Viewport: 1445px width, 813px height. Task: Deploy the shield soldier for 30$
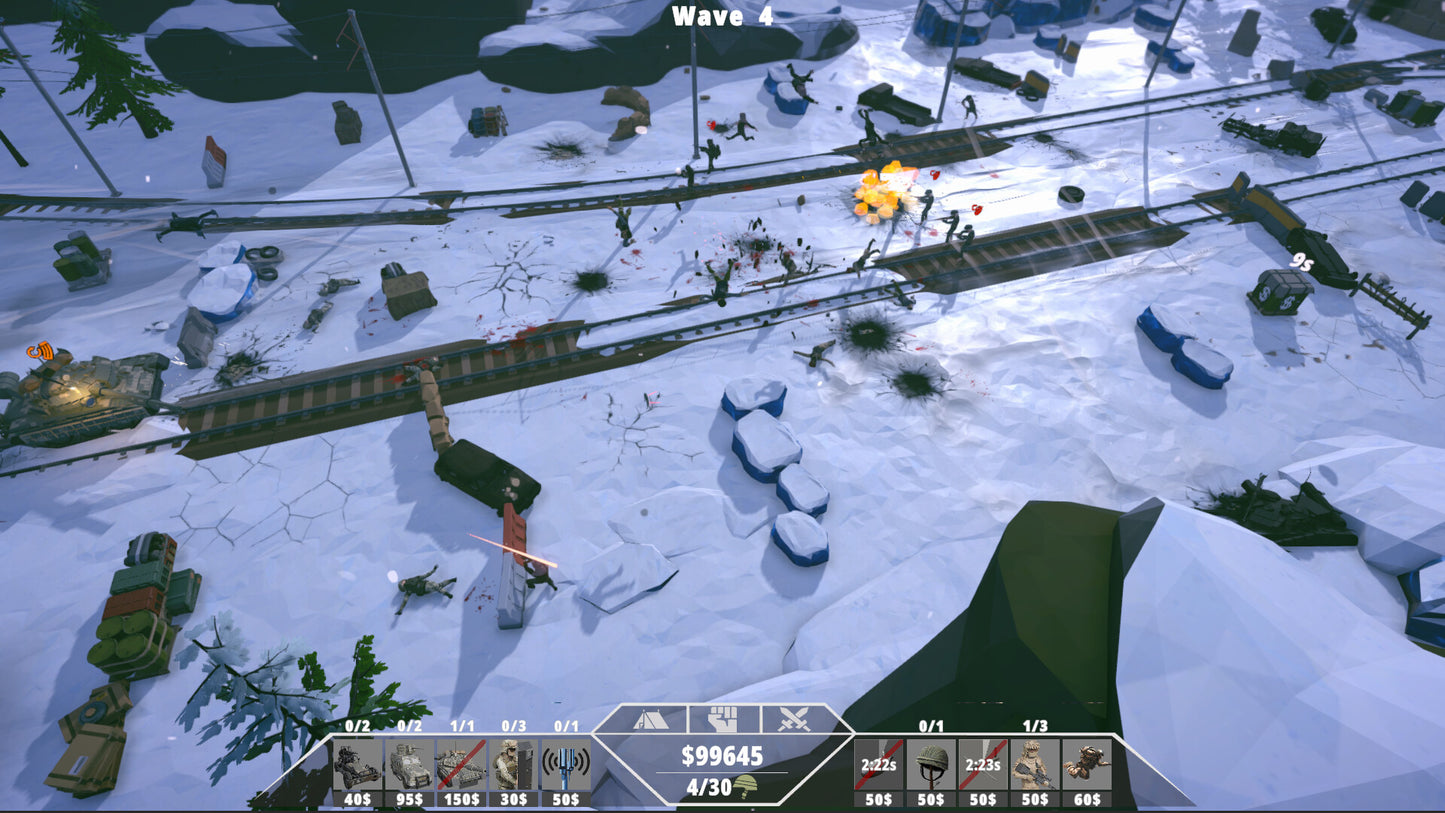pyautogui.click(x=513, y=765)
